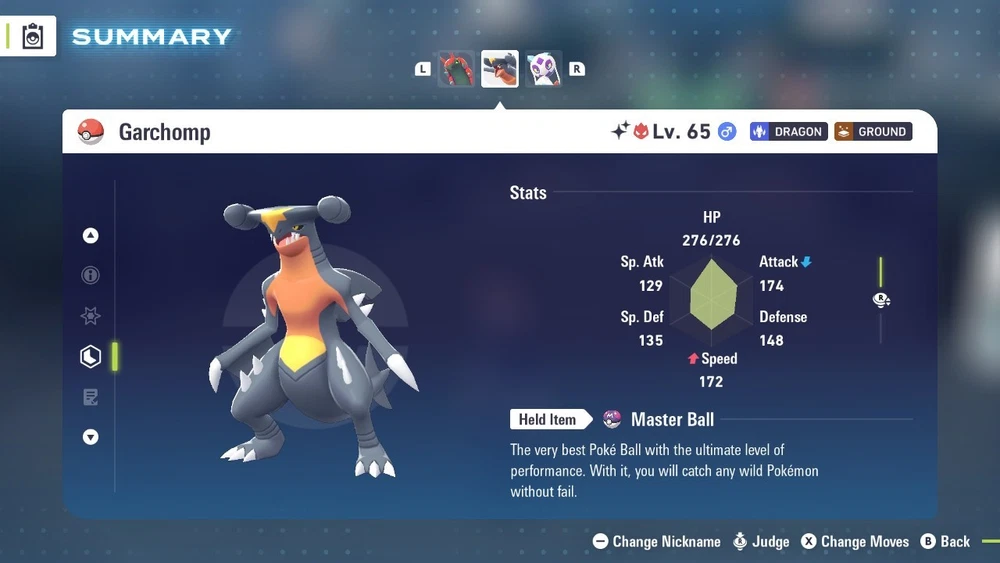The height and width of the screenshot is (563, 1000).
Task: Select the hexagon stats page tab
Action: (x=91, y=356)
